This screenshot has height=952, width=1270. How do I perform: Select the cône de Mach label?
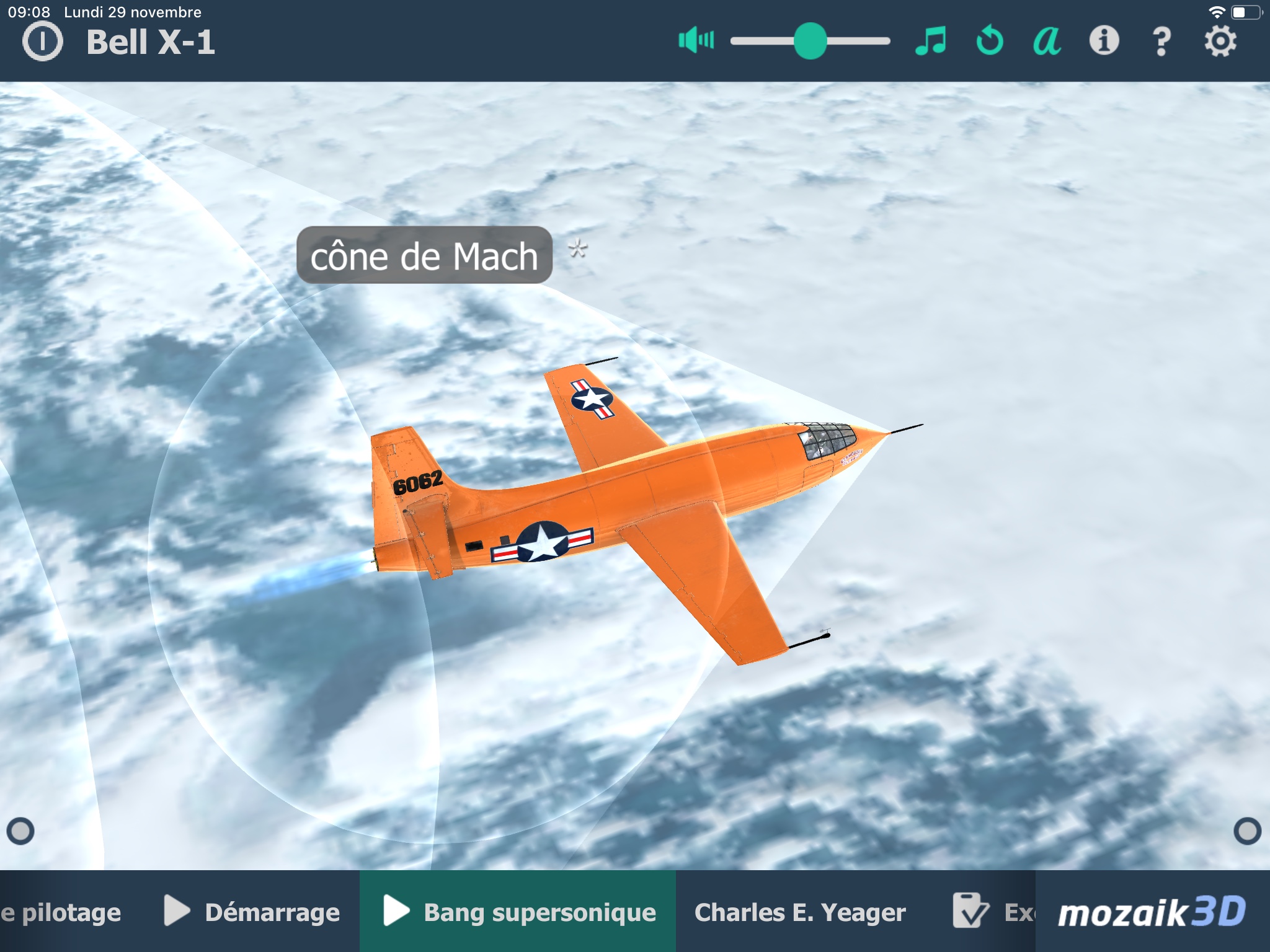tap(424, 255)
